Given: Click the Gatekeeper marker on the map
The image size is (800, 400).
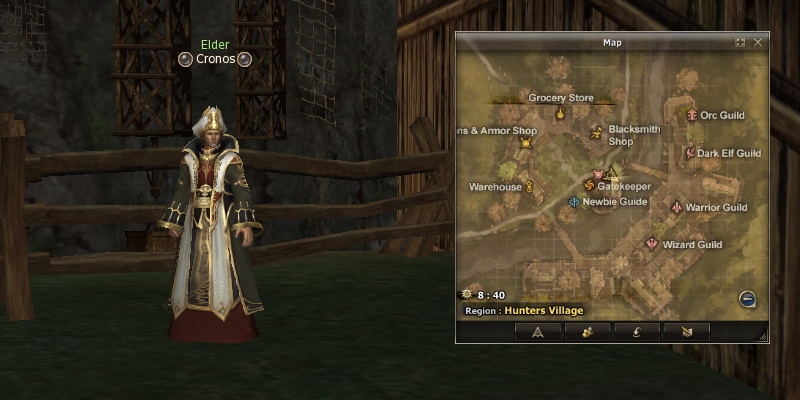Looking at the screenshot, I should tap(588, 185).
